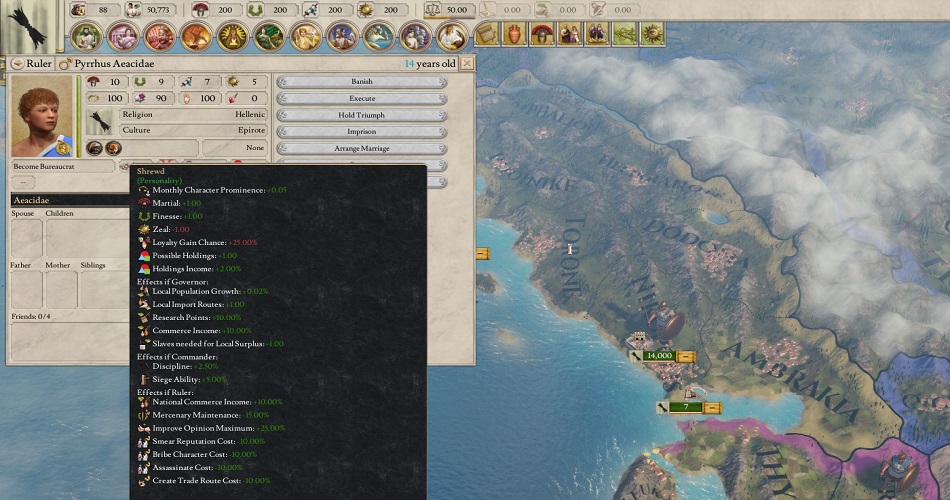
Task: Banish Pyrrhus Aeacidae
Action: (361, 81)
